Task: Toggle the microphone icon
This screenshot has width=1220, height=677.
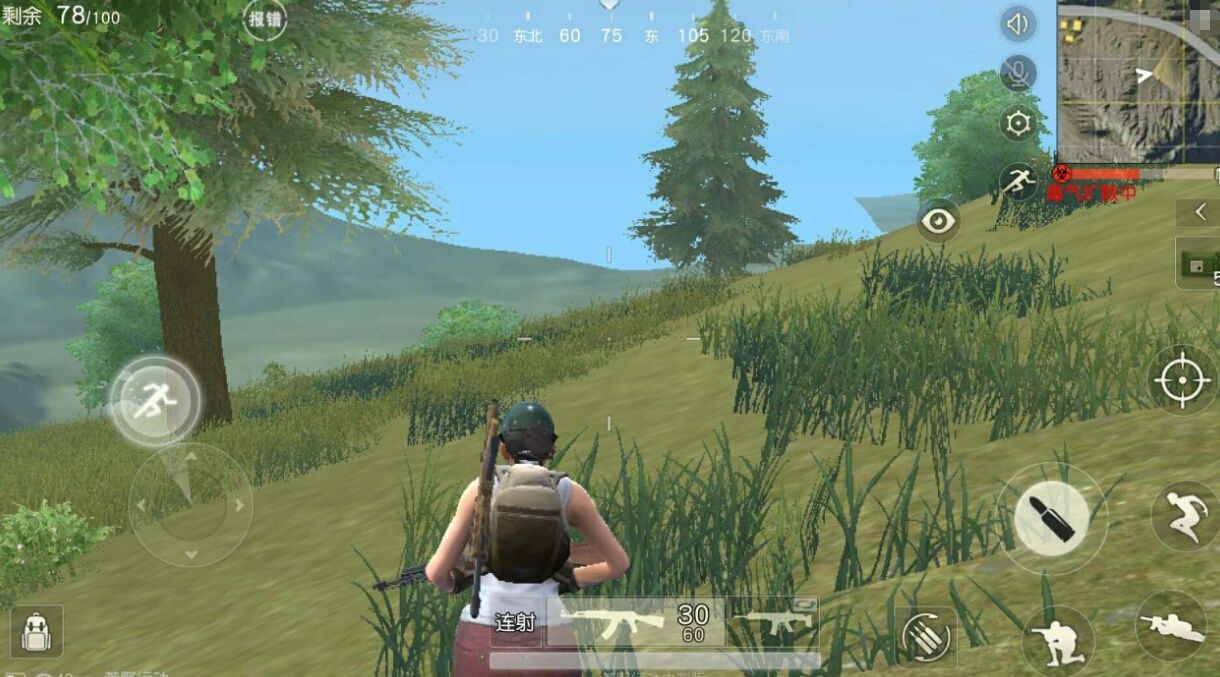Action: 1018,73
